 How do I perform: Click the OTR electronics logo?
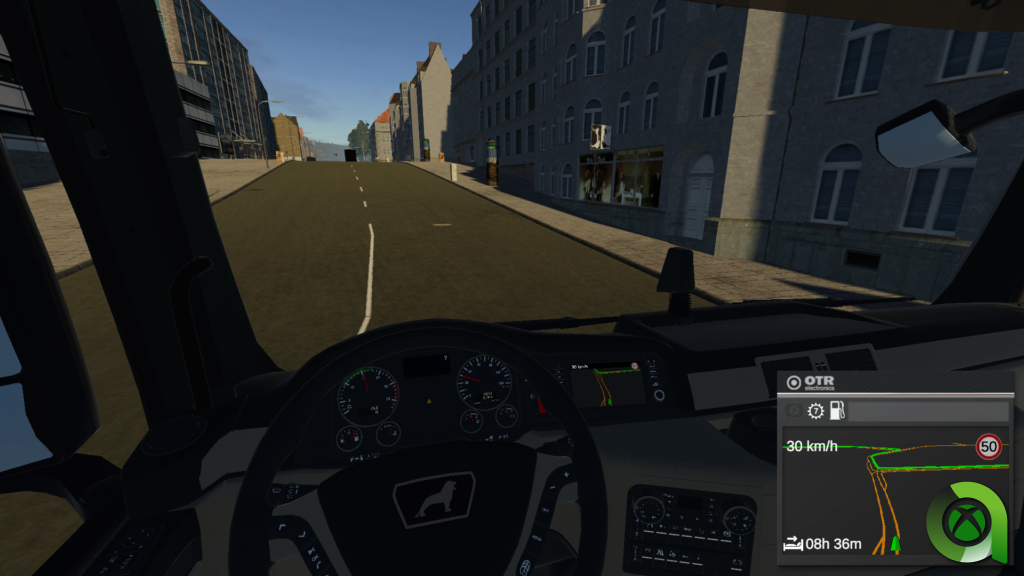(x=811, y=383)
